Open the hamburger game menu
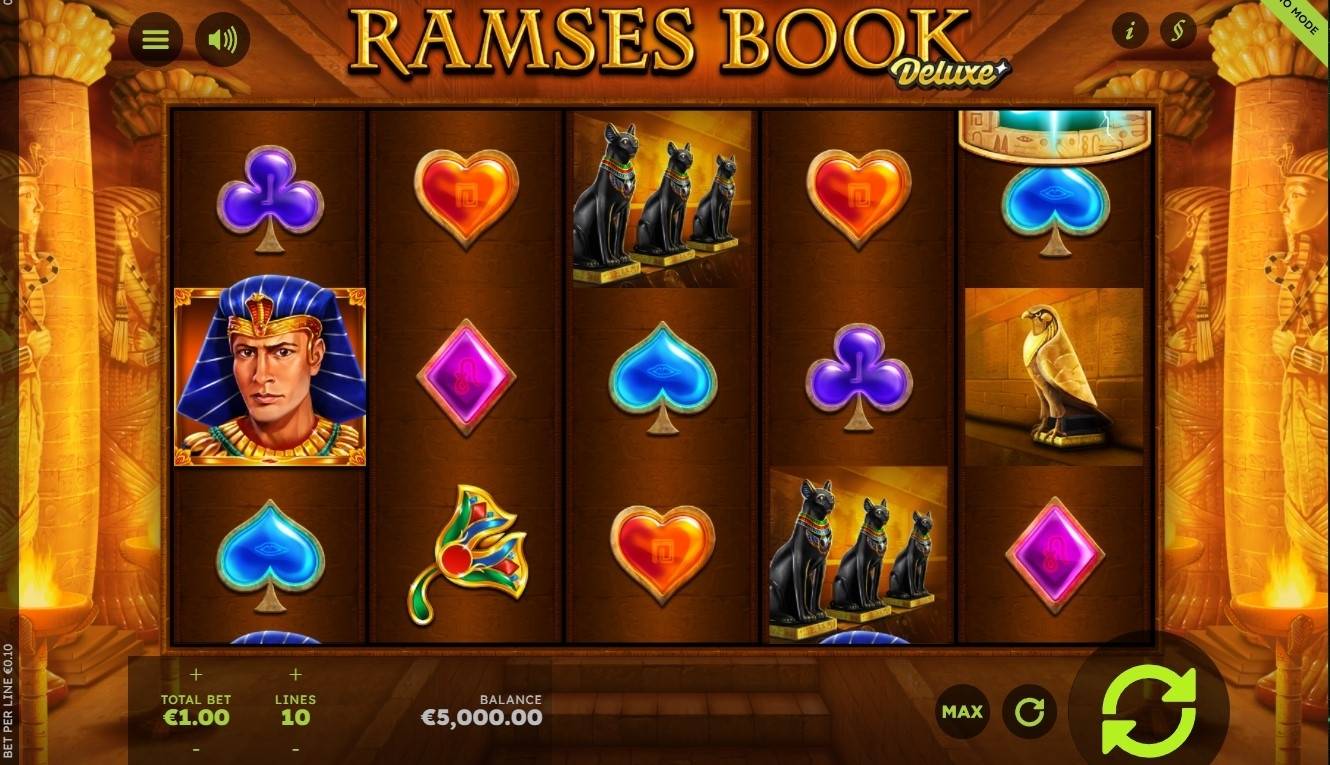Viewport: 1330px width, 765px height. 156,40
